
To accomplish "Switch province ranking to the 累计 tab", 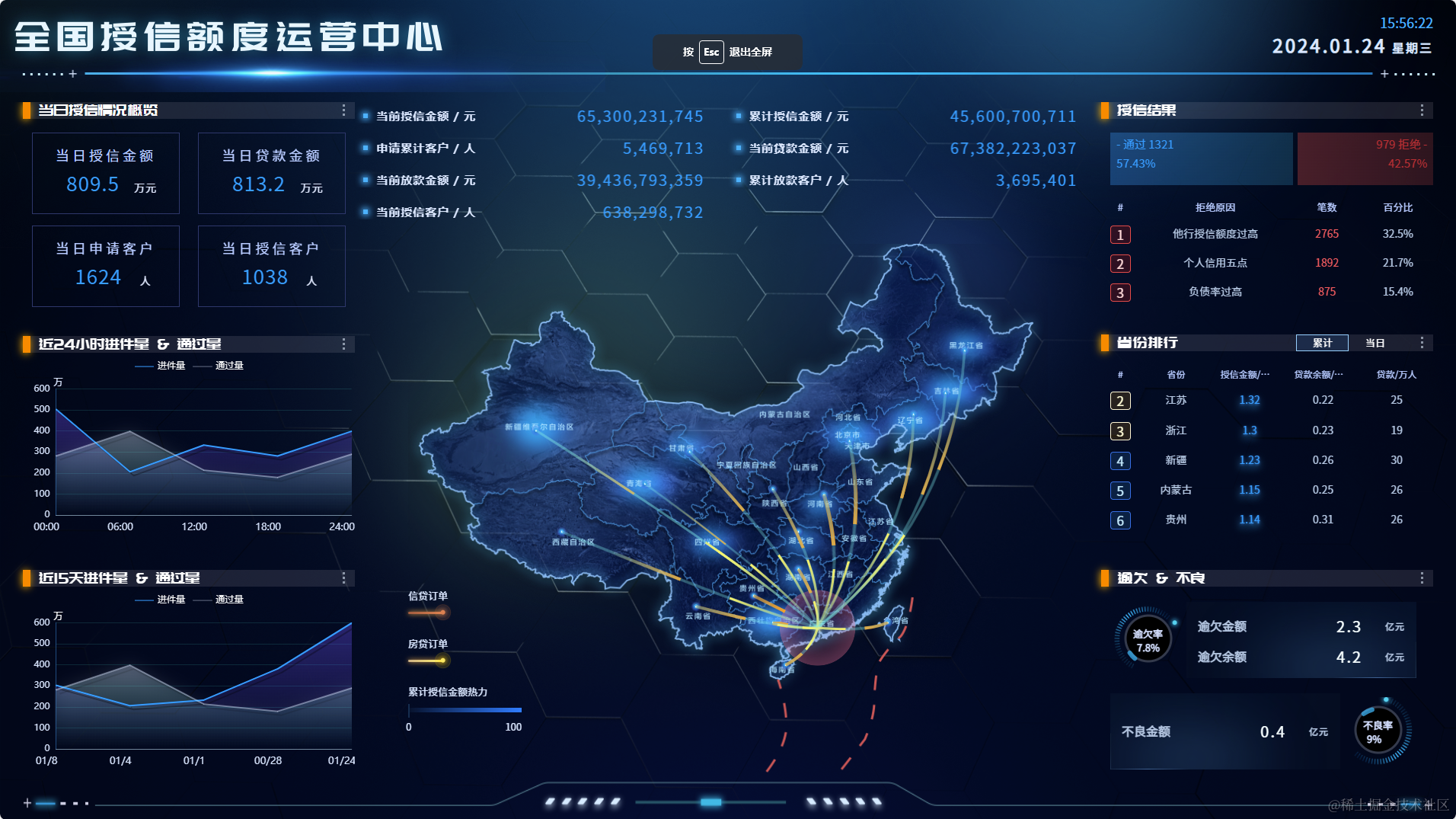I will [x=1322, y=343].
